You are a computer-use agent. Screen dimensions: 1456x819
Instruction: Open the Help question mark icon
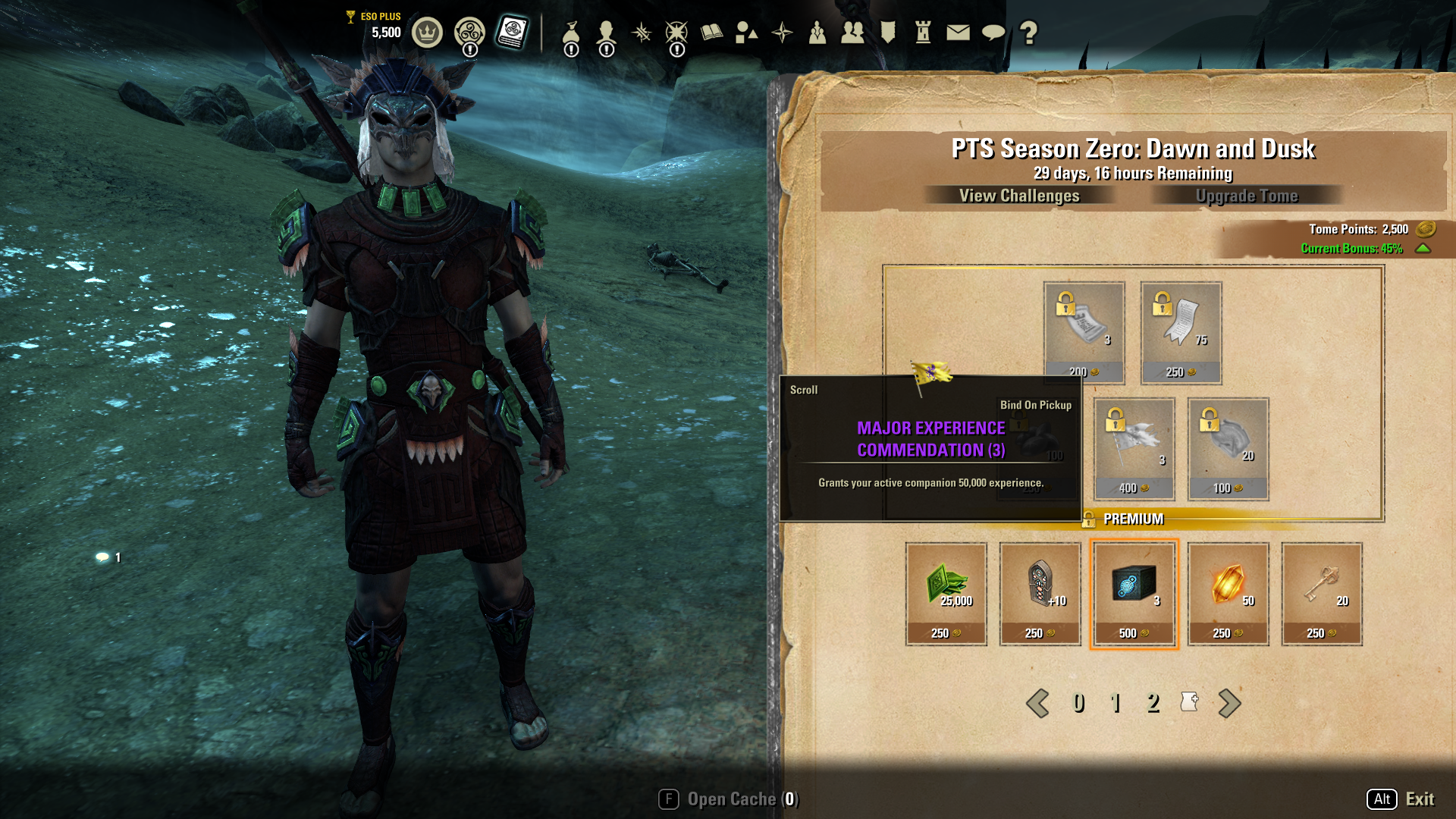click(1028, 31)
